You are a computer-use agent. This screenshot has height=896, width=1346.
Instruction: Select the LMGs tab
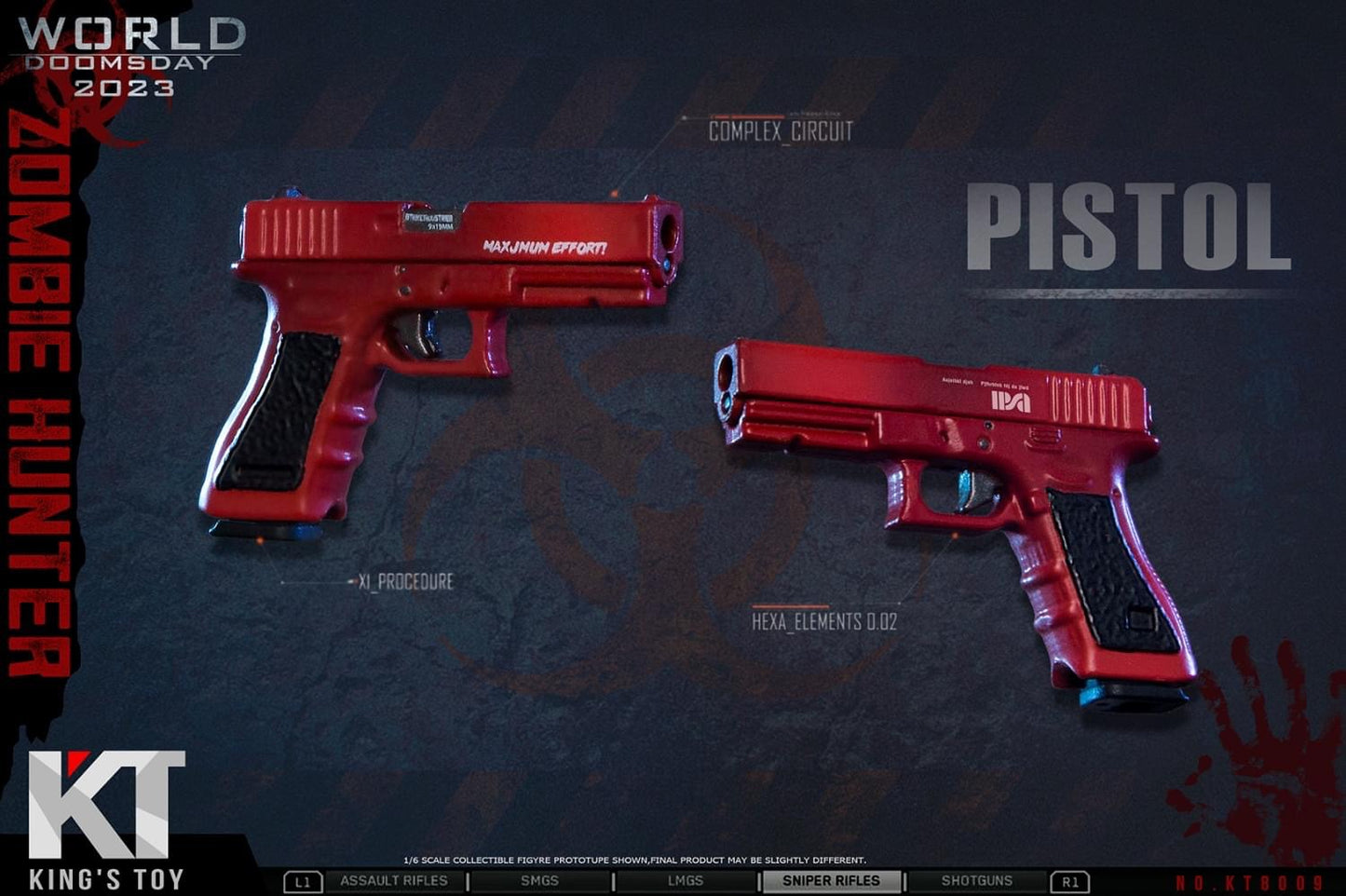point(686,881)
